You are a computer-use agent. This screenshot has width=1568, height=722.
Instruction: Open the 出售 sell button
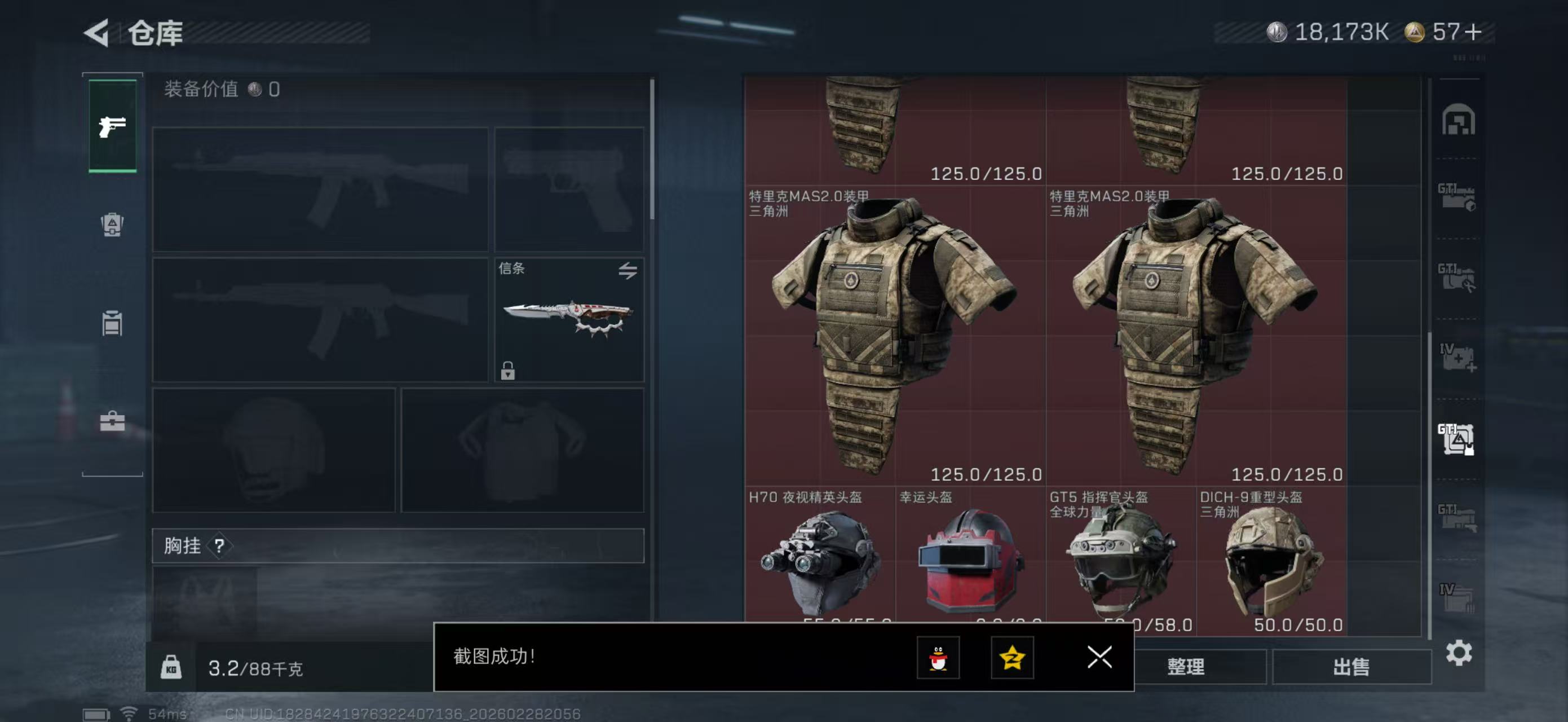tap(1351, 667)
